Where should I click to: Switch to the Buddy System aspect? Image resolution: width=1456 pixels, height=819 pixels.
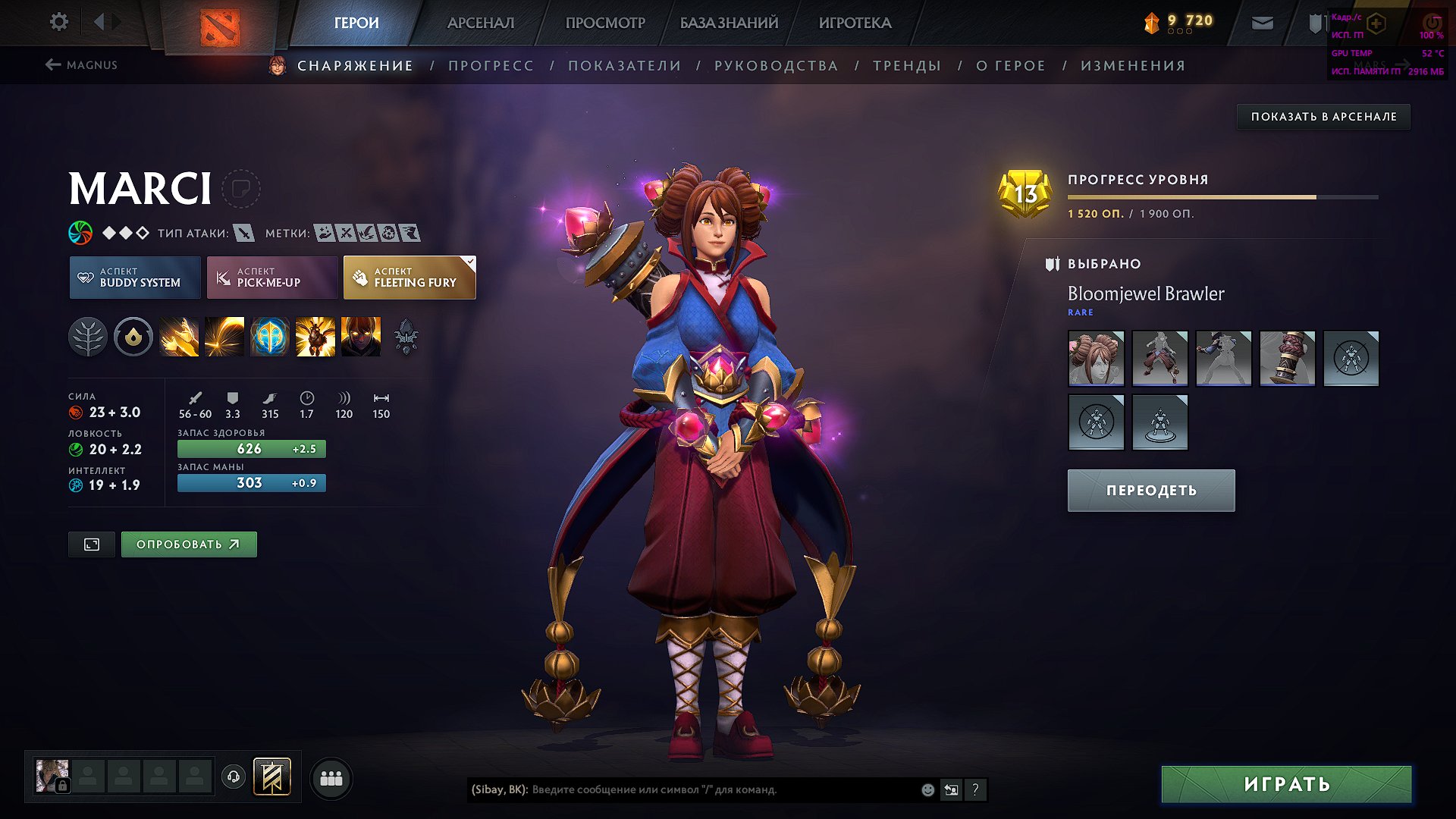click(x=134, y=277)
